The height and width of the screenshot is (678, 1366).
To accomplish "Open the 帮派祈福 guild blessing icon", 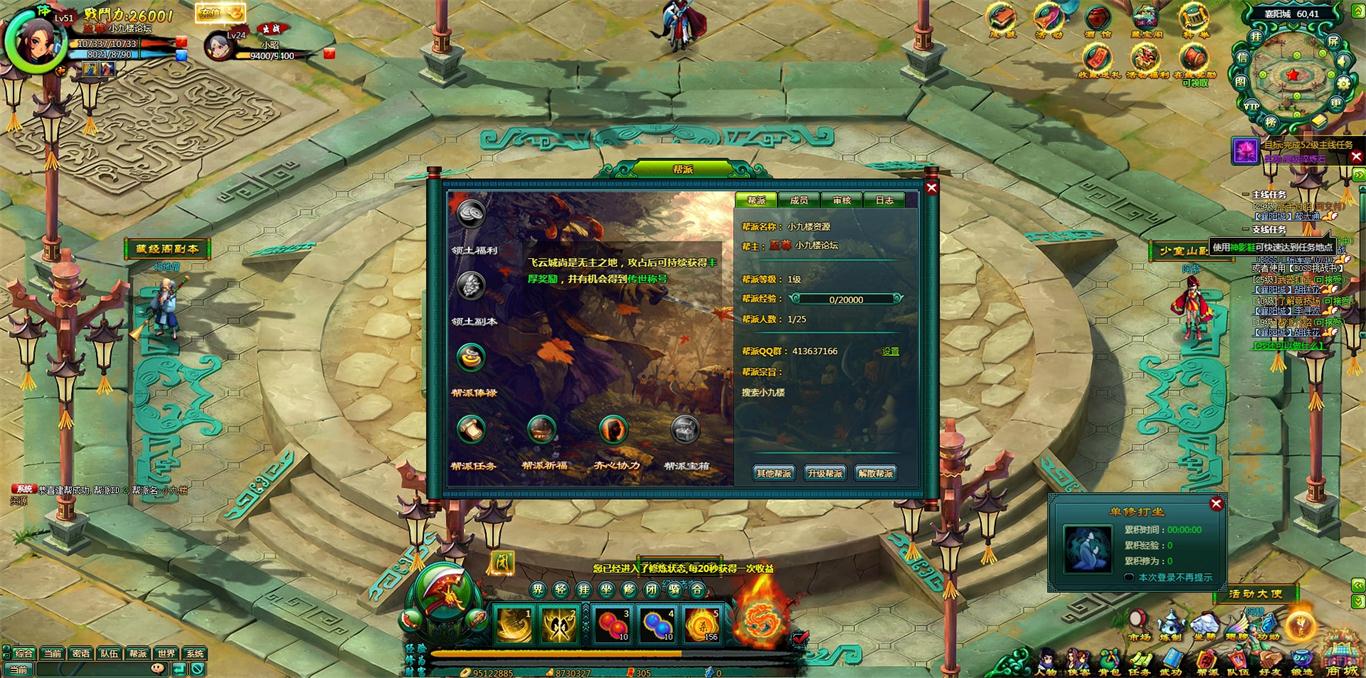I will point(542,430).
